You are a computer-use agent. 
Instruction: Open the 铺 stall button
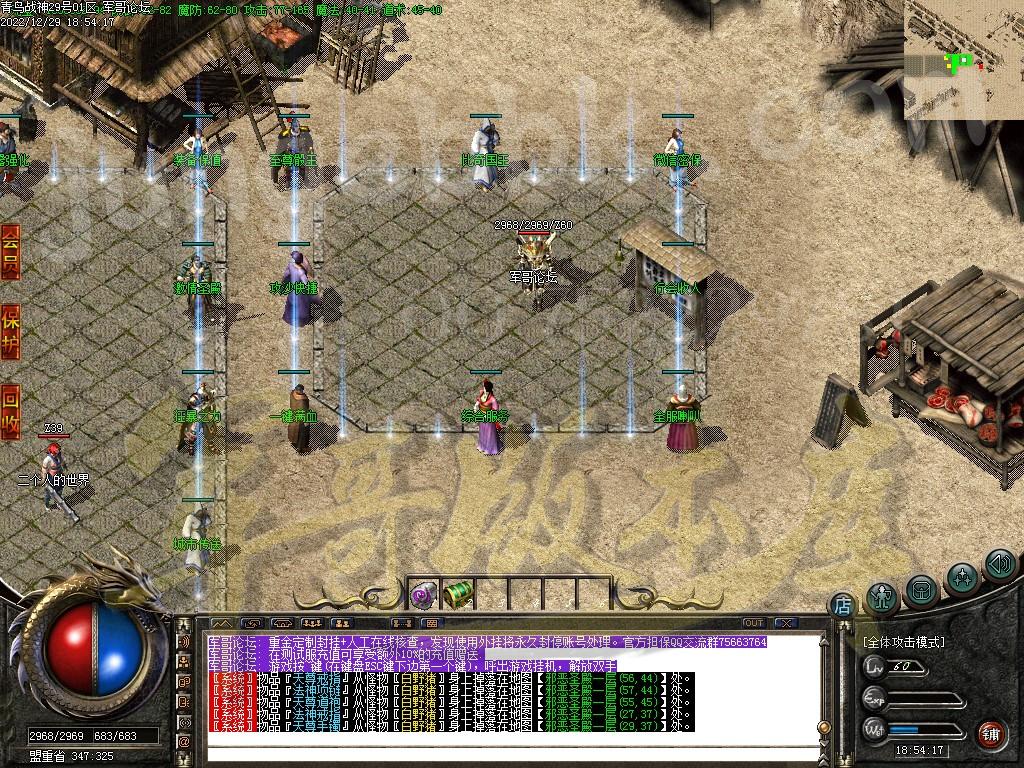click(x=990, y=735)
